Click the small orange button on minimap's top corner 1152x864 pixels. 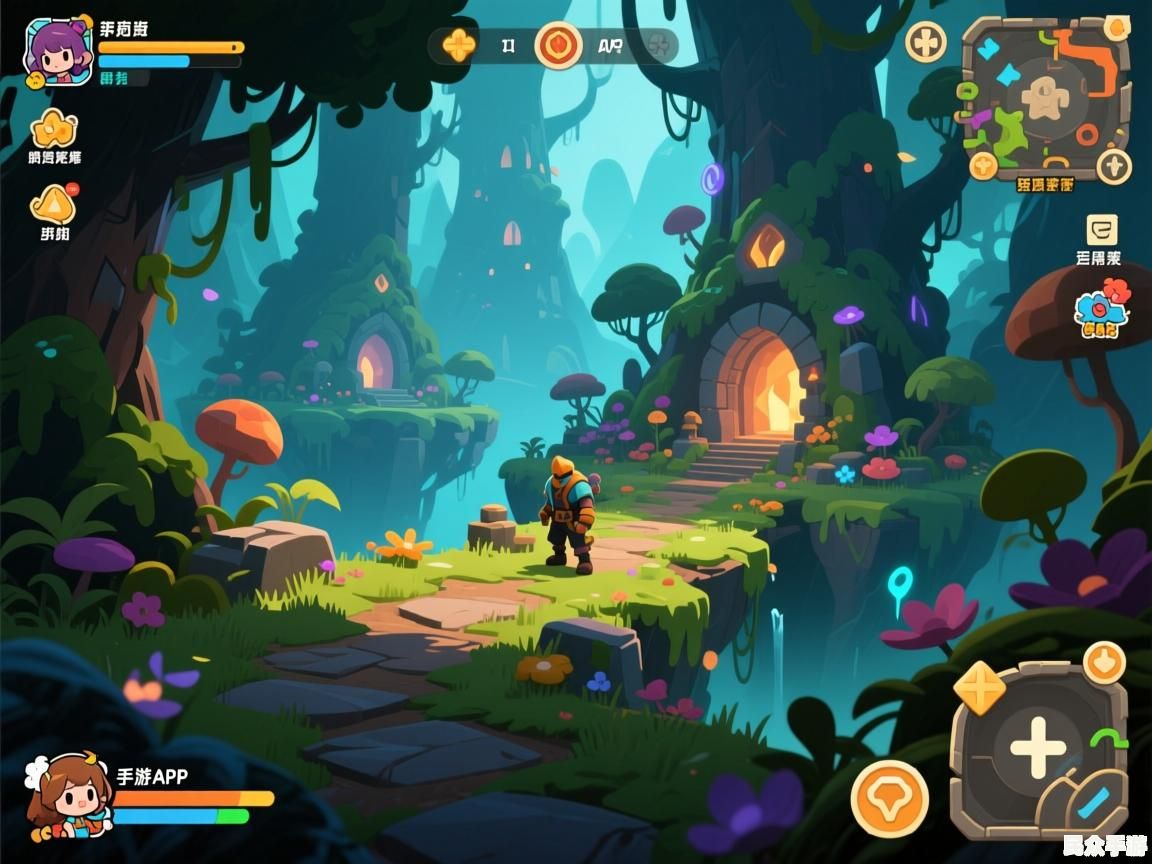[1117, 29]
